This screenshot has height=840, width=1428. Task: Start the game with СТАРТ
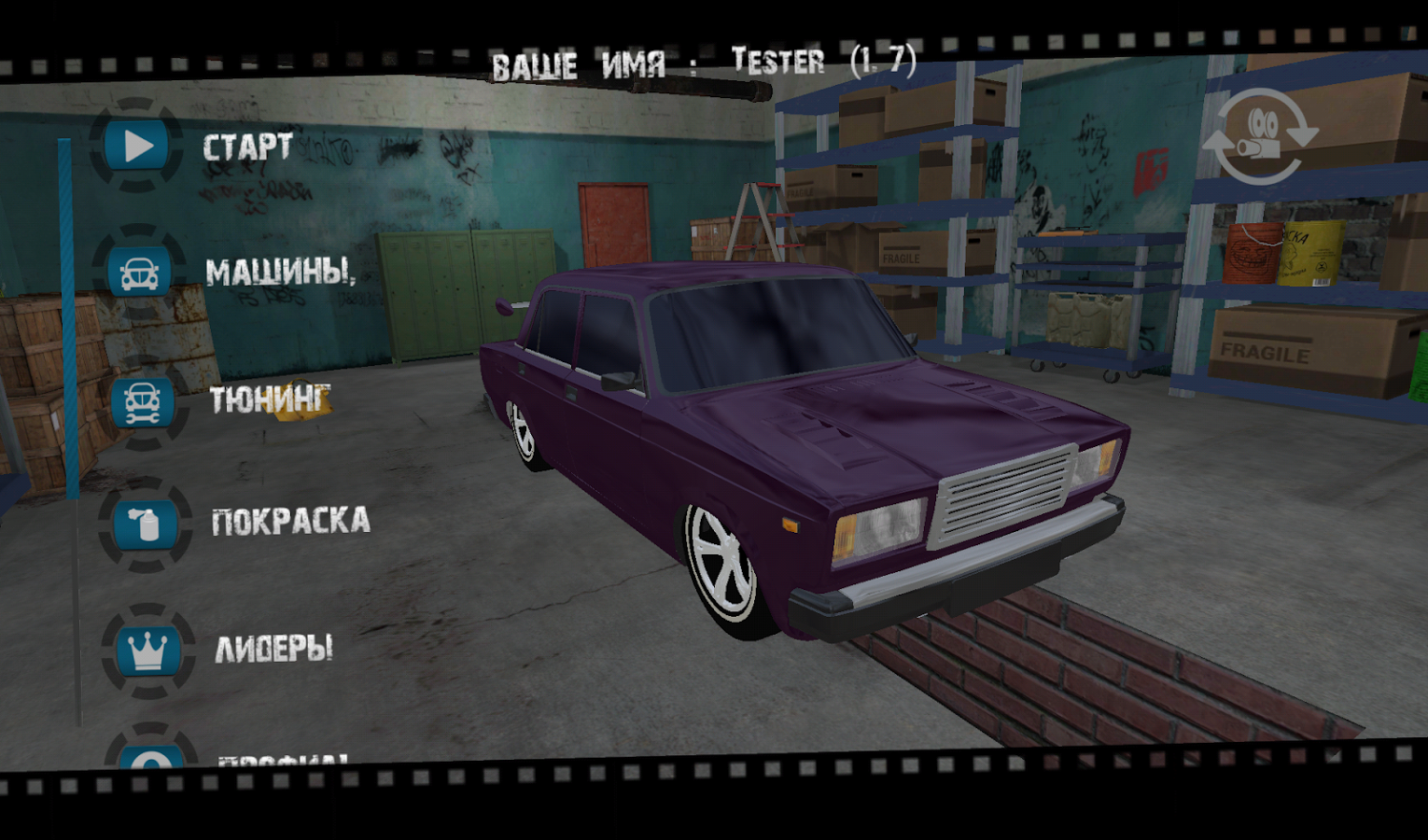click(247, 147)
